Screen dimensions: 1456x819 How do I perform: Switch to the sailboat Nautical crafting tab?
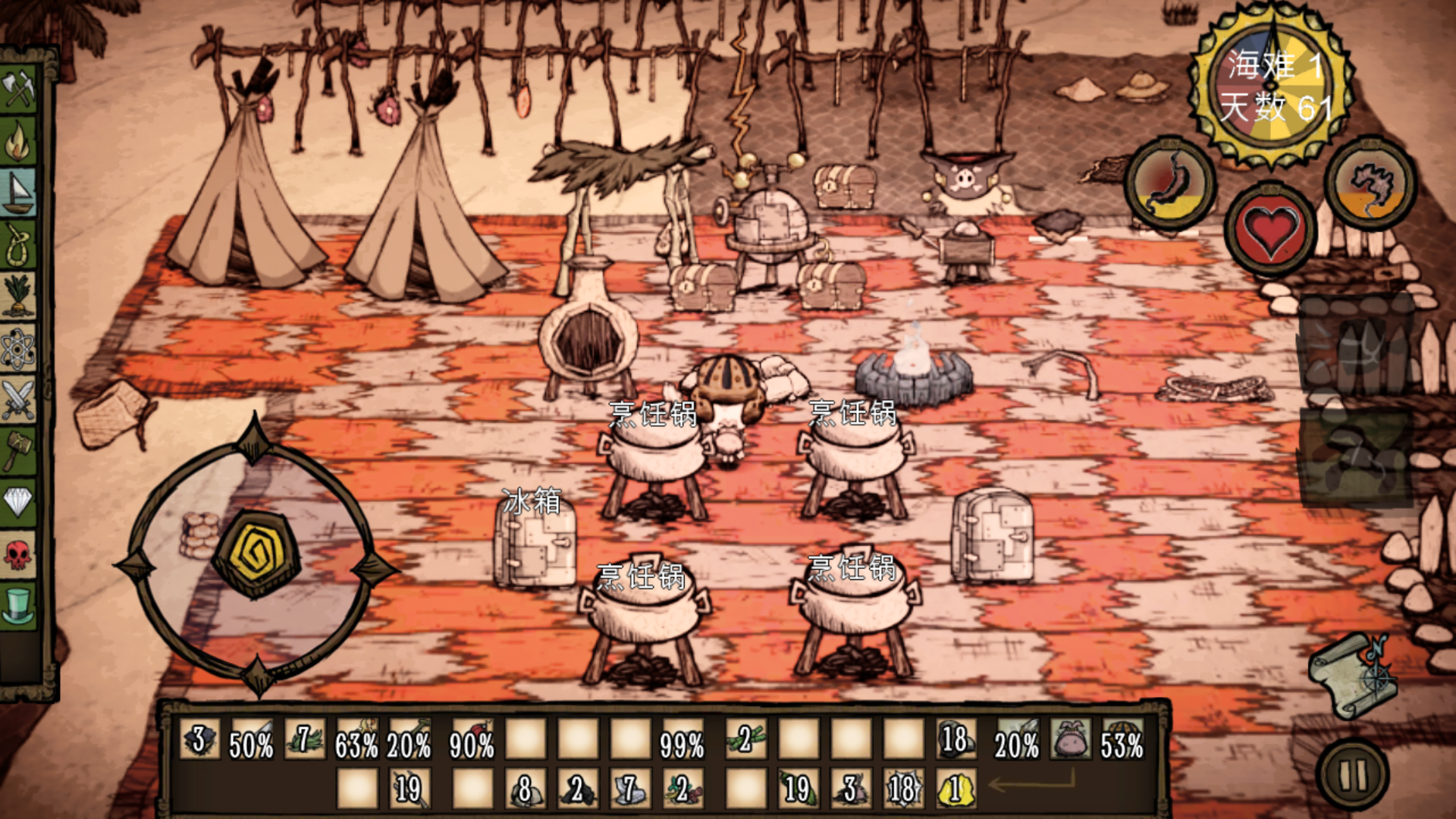click(19, 193)
